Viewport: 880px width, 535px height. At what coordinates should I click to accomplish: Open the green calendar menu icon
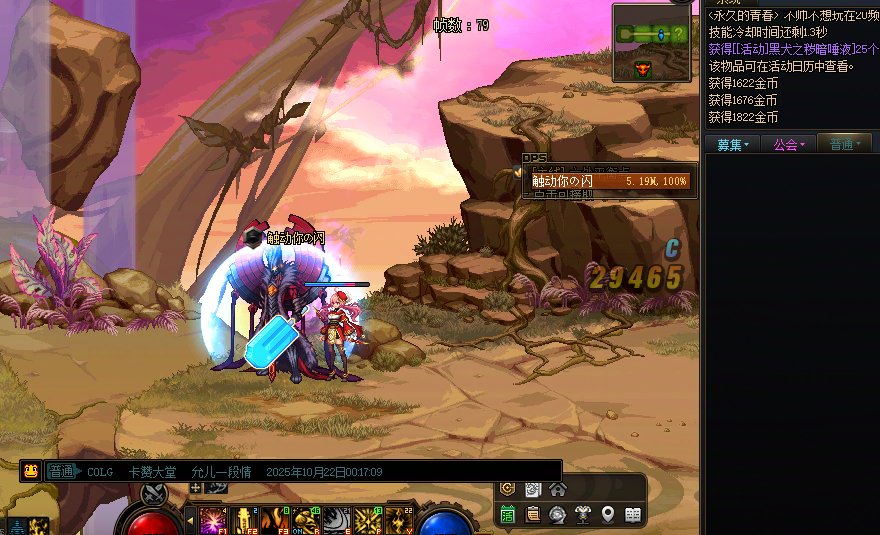[508, 514]
